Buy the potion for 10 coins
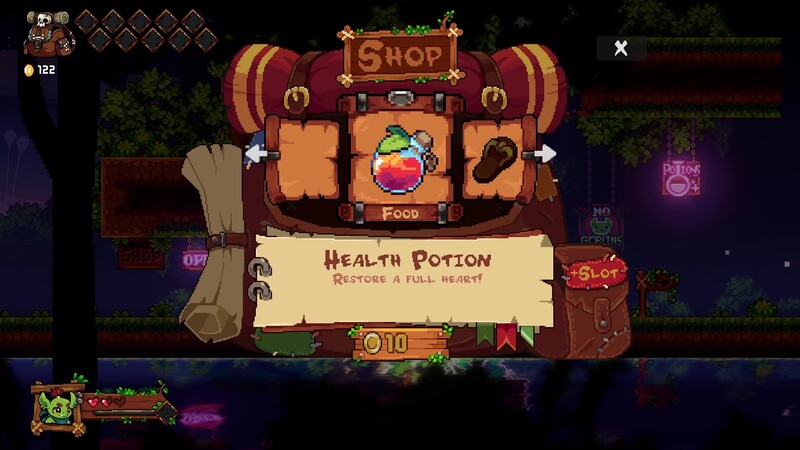 [x=398, y=342]
